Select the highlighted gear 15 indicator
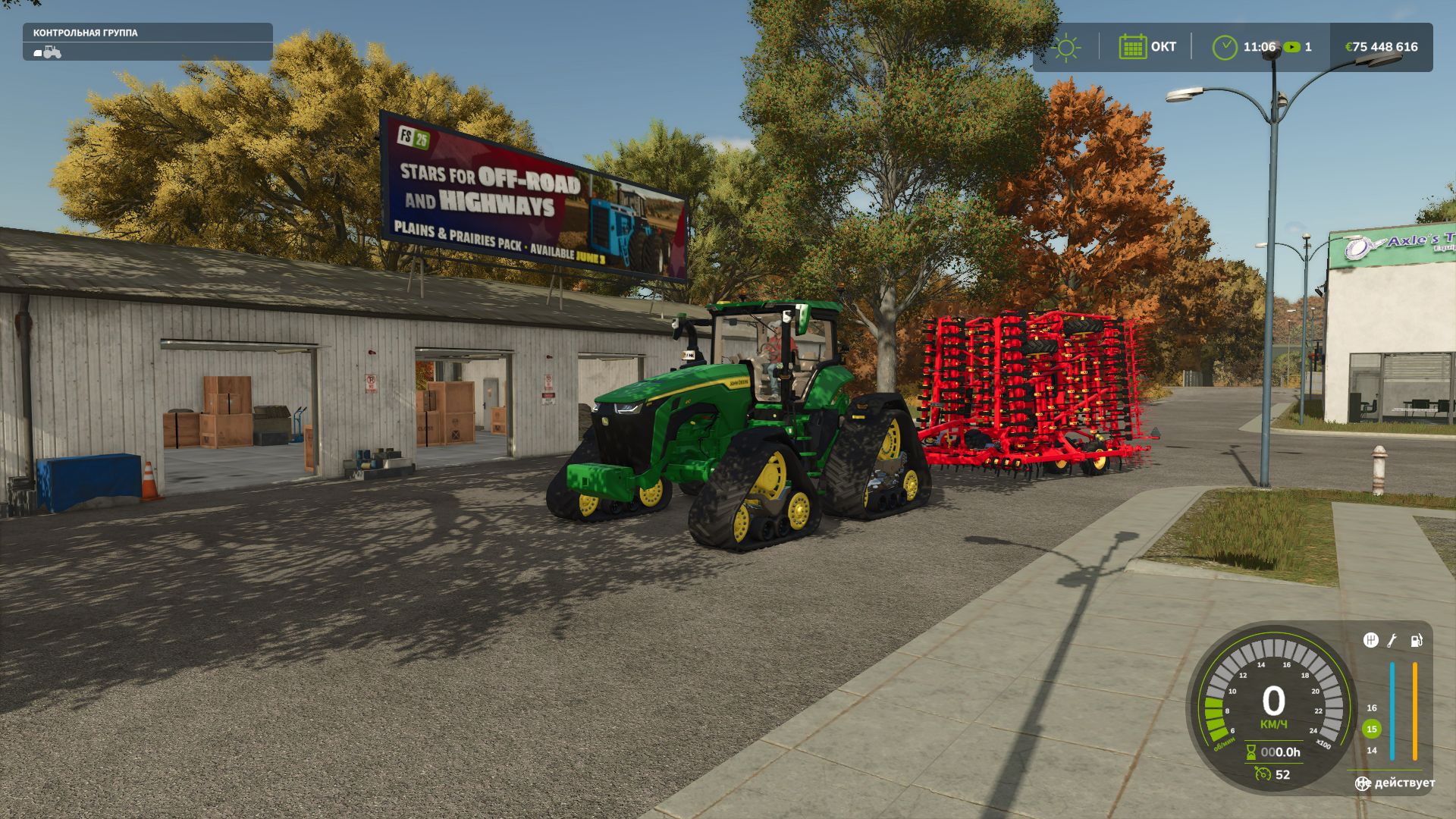Screen dimensions: 1456x819 [x=1371, y=730]
